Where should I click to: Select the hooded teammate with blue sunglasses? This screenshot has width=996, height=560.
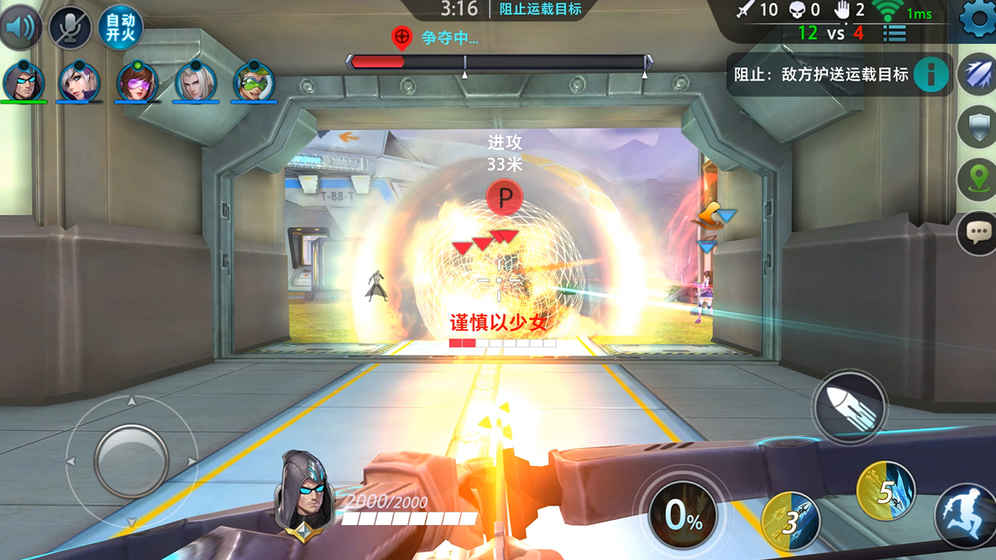pyautogui.click(x=21, y=81)
